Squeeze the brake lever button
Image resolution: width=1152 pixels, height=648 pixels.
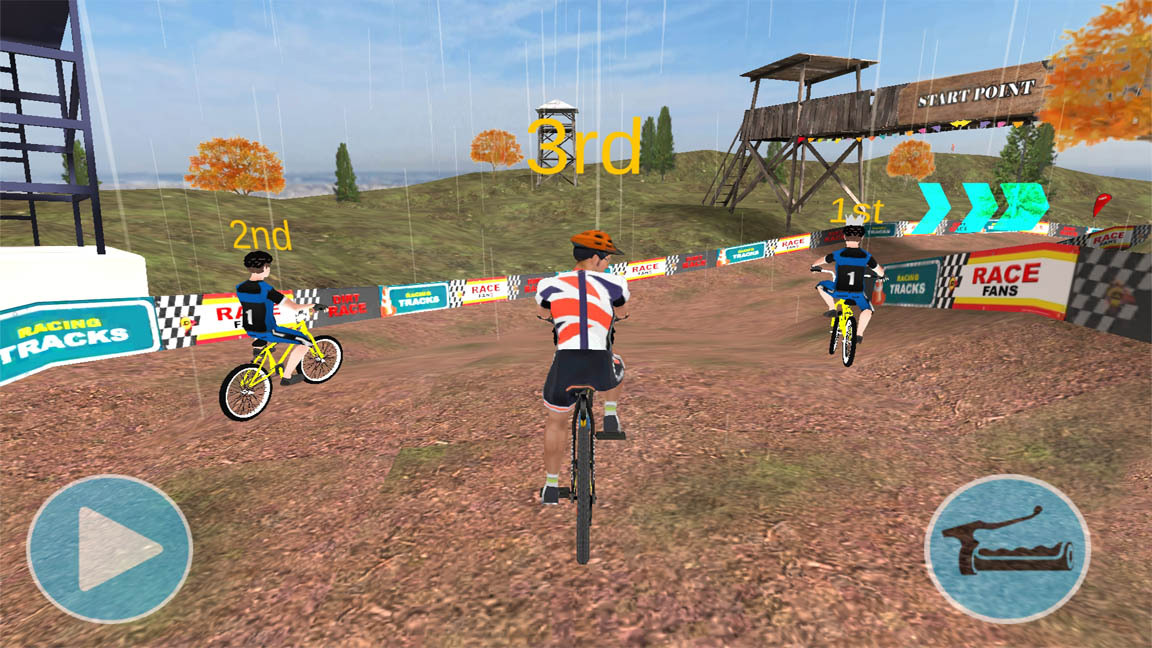[x=1007, y=549]
